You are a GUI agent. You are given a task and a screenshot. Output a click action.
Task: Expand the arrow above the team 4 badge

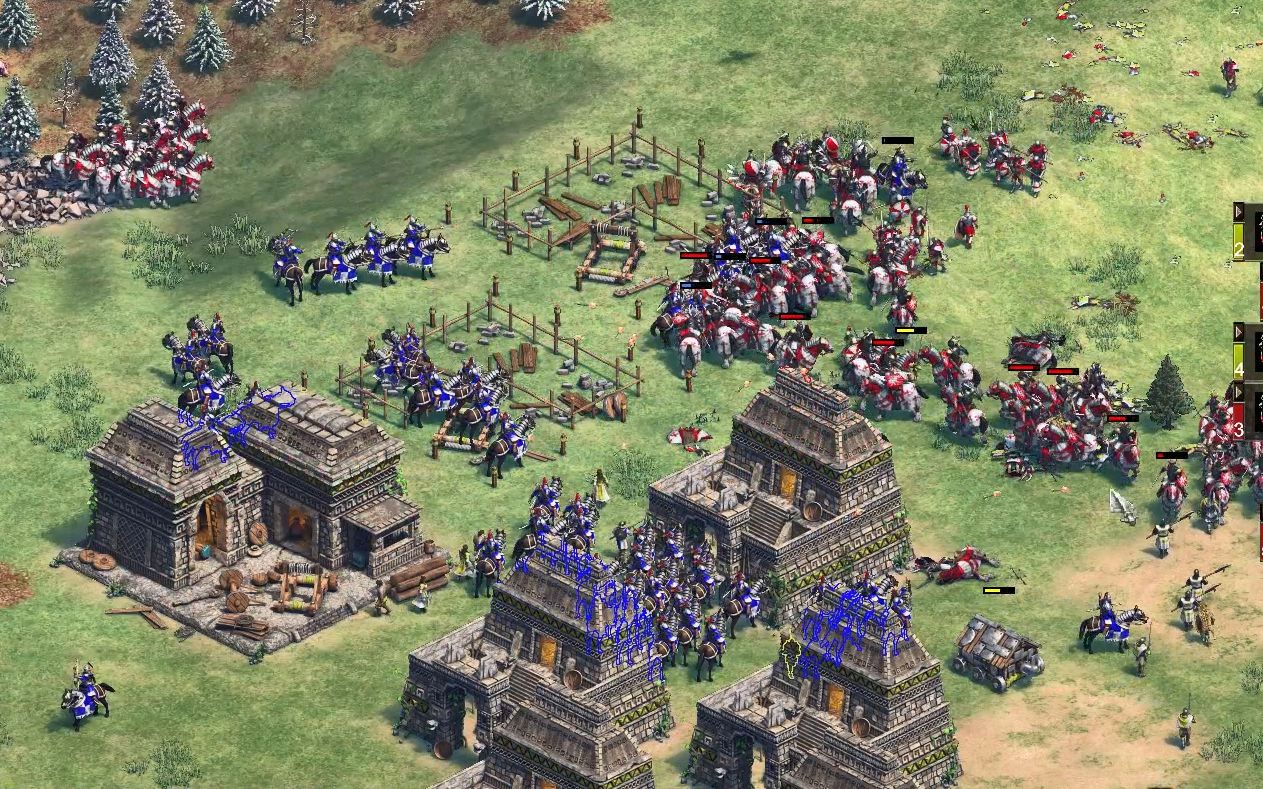[1239, 332]
